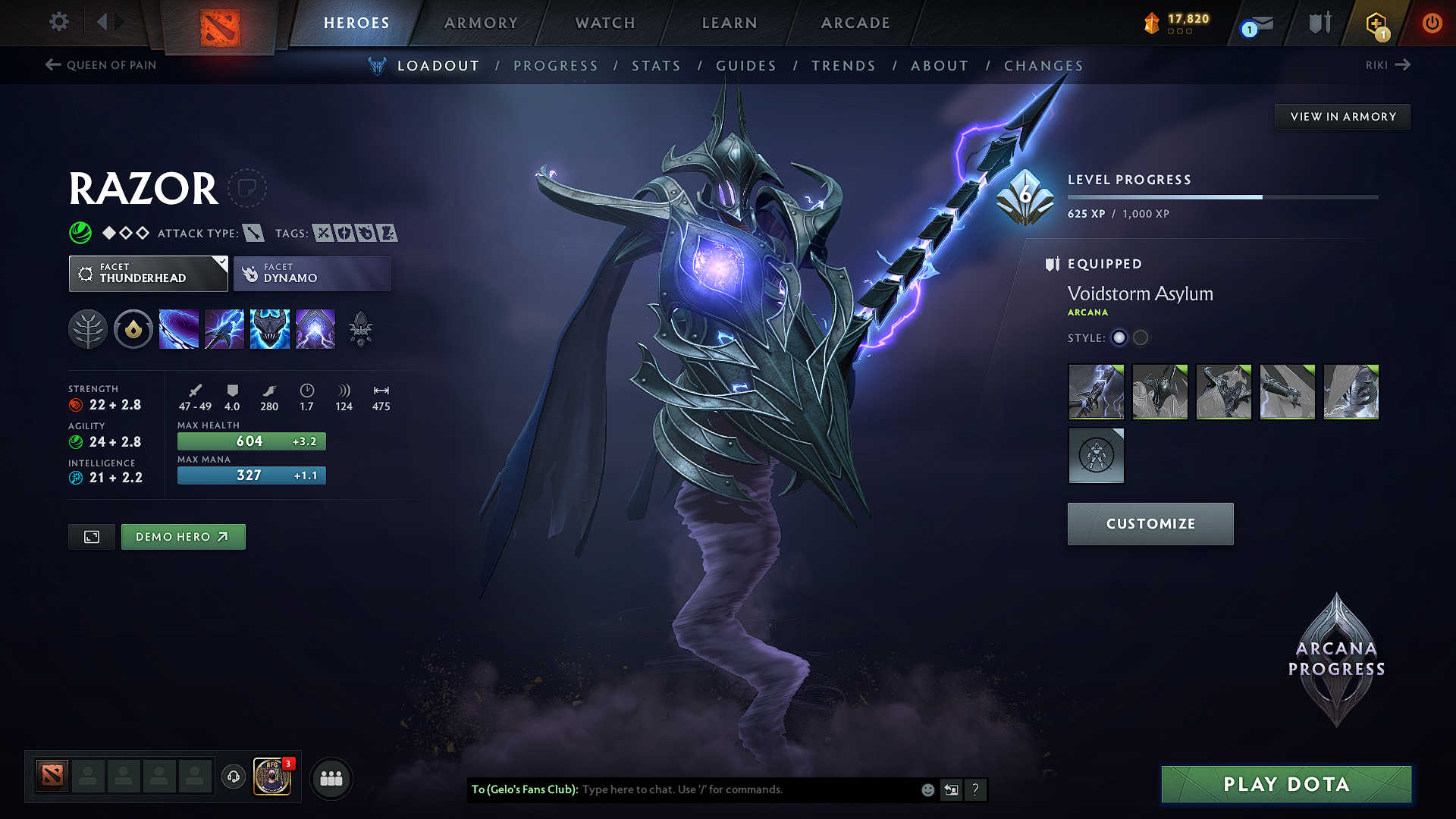Viewport: 1456px width, 819px height.
Task: Open the talent tree icon beside abilities
Action: 87,328
